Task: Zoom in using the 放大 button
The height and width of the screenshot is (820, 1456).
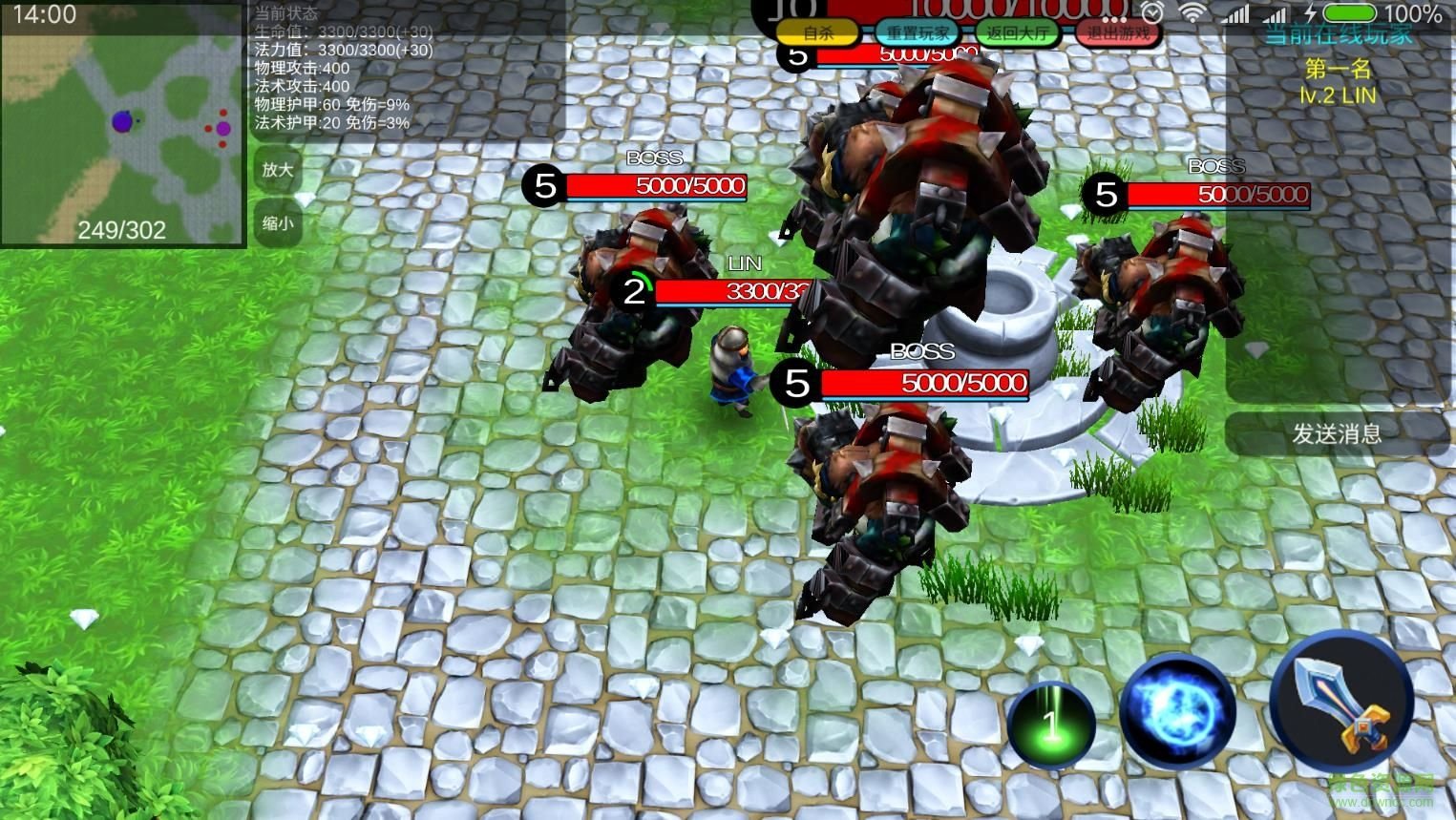Action: (x=278, y=169)
